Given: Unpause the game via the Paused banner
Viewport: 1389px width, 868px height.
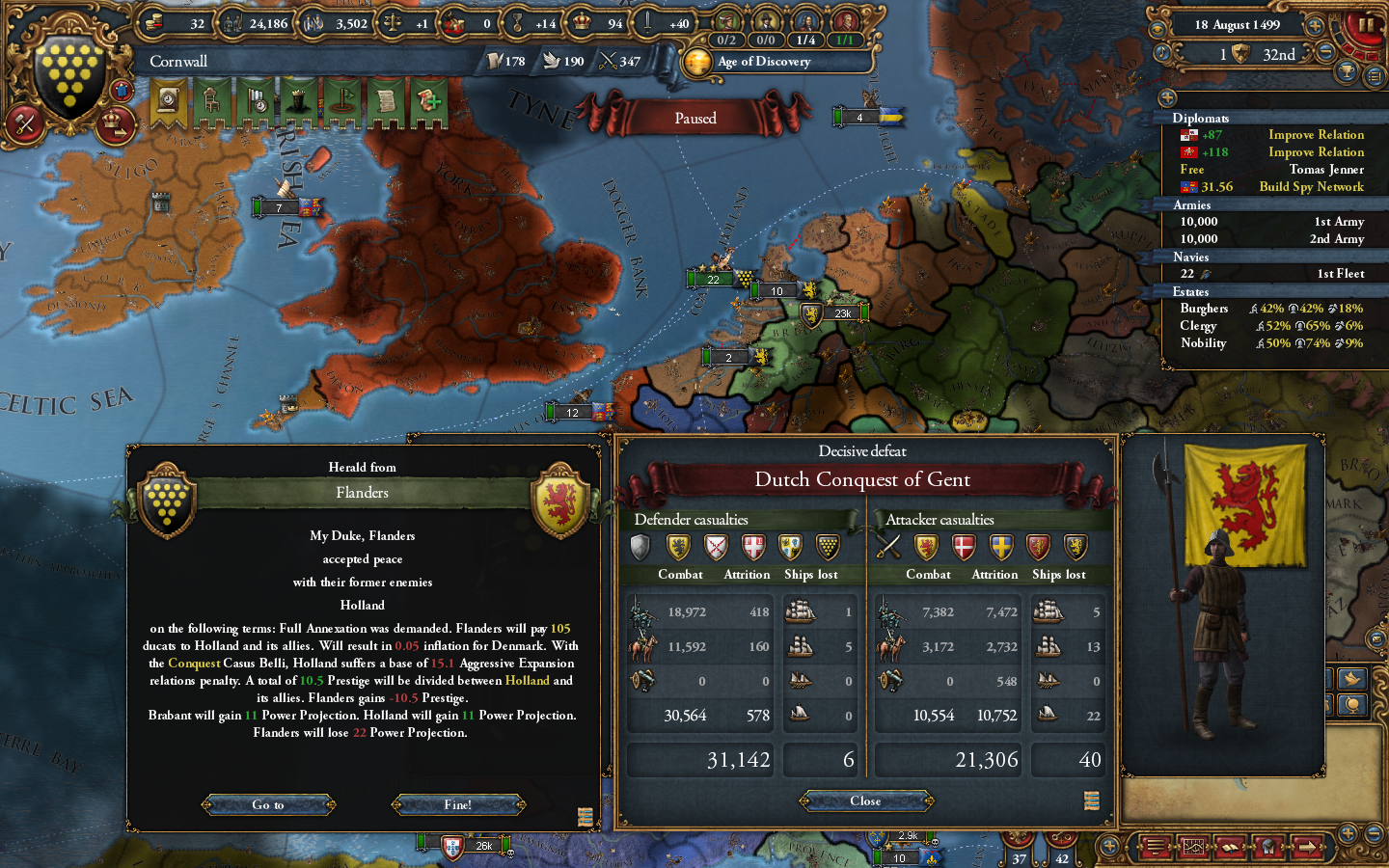Looking at the screenshot, I should 697,118.
